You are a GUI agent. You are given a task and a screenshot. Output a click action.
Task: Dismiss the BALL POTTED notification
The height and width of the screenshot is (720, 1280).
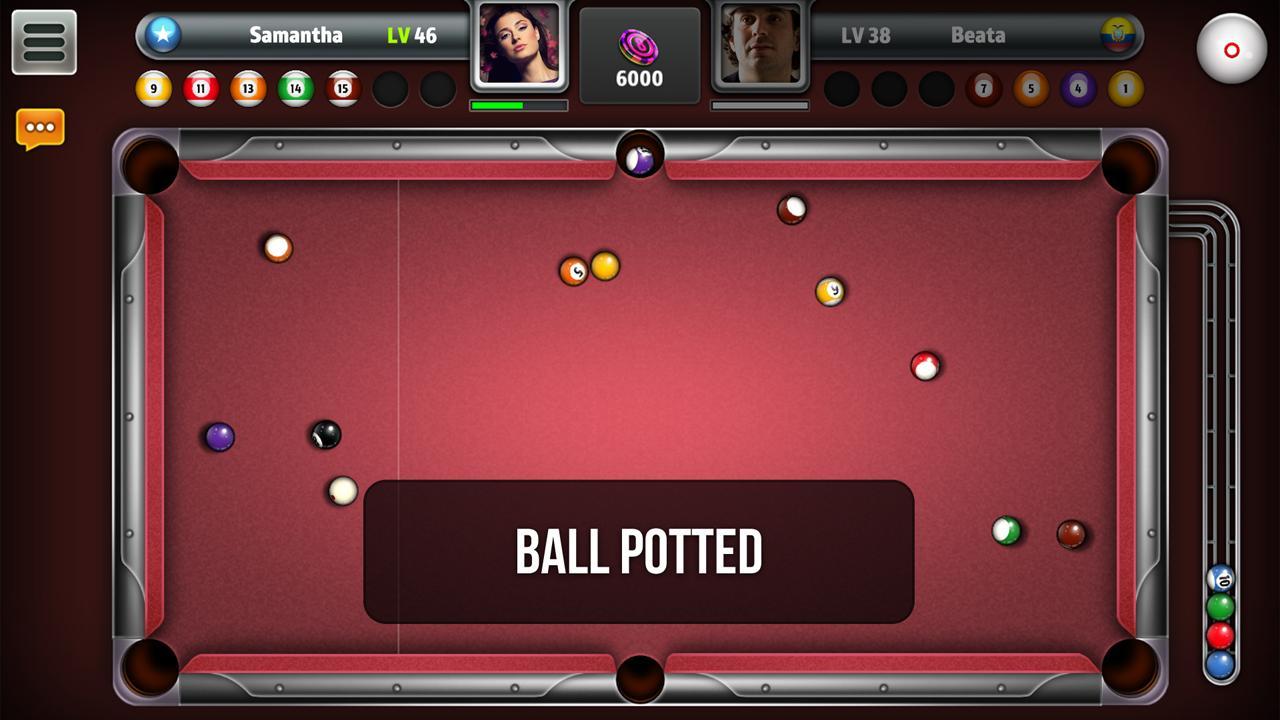[640, 549]
